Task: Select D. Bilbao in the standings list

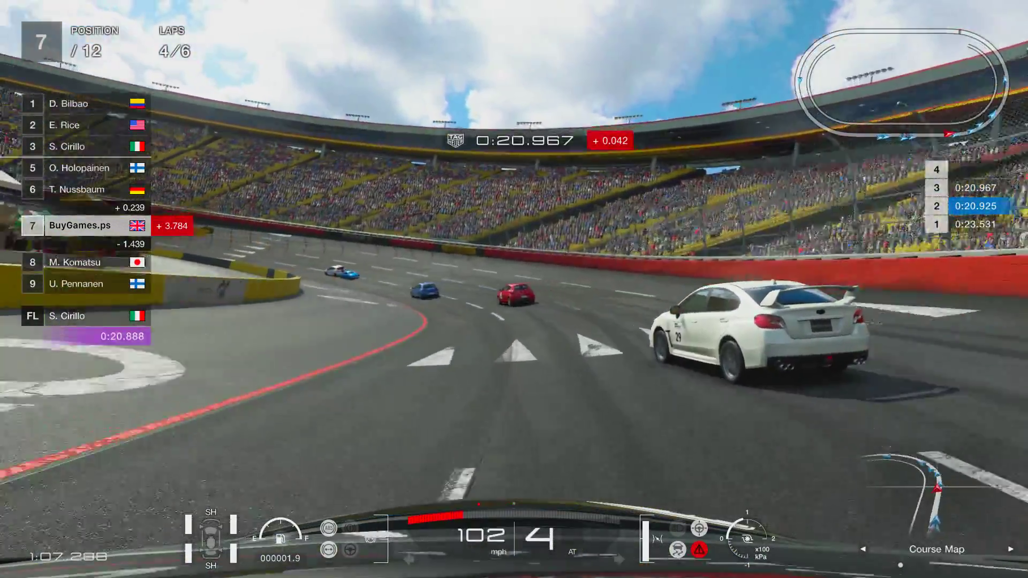Action: (85, 103)
